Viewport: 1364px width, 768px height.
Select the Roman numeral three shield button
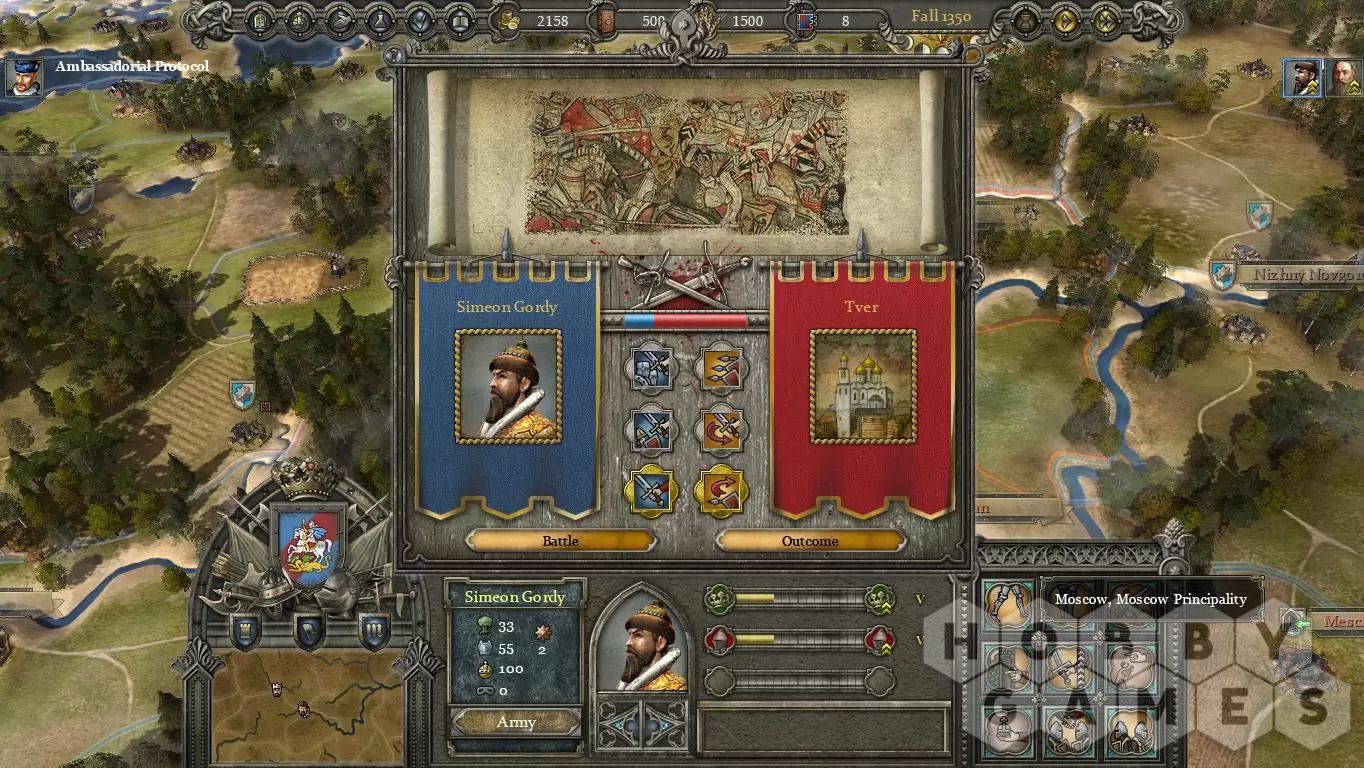[374, 630]
